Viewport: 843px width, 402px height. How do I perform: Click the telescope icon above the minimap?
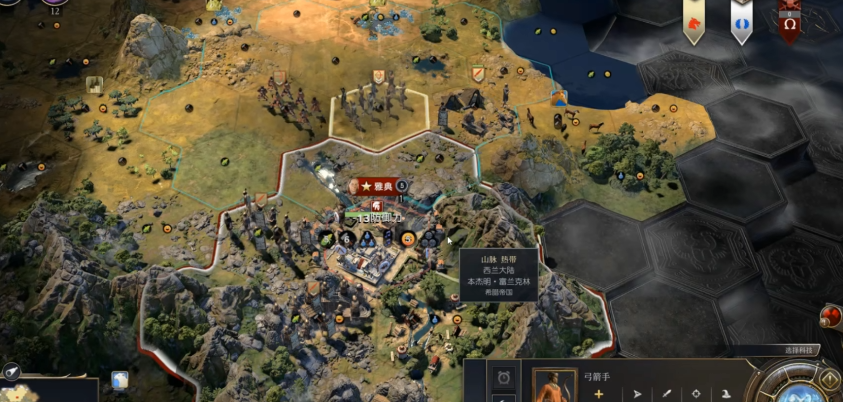click(x=12, y=370)
